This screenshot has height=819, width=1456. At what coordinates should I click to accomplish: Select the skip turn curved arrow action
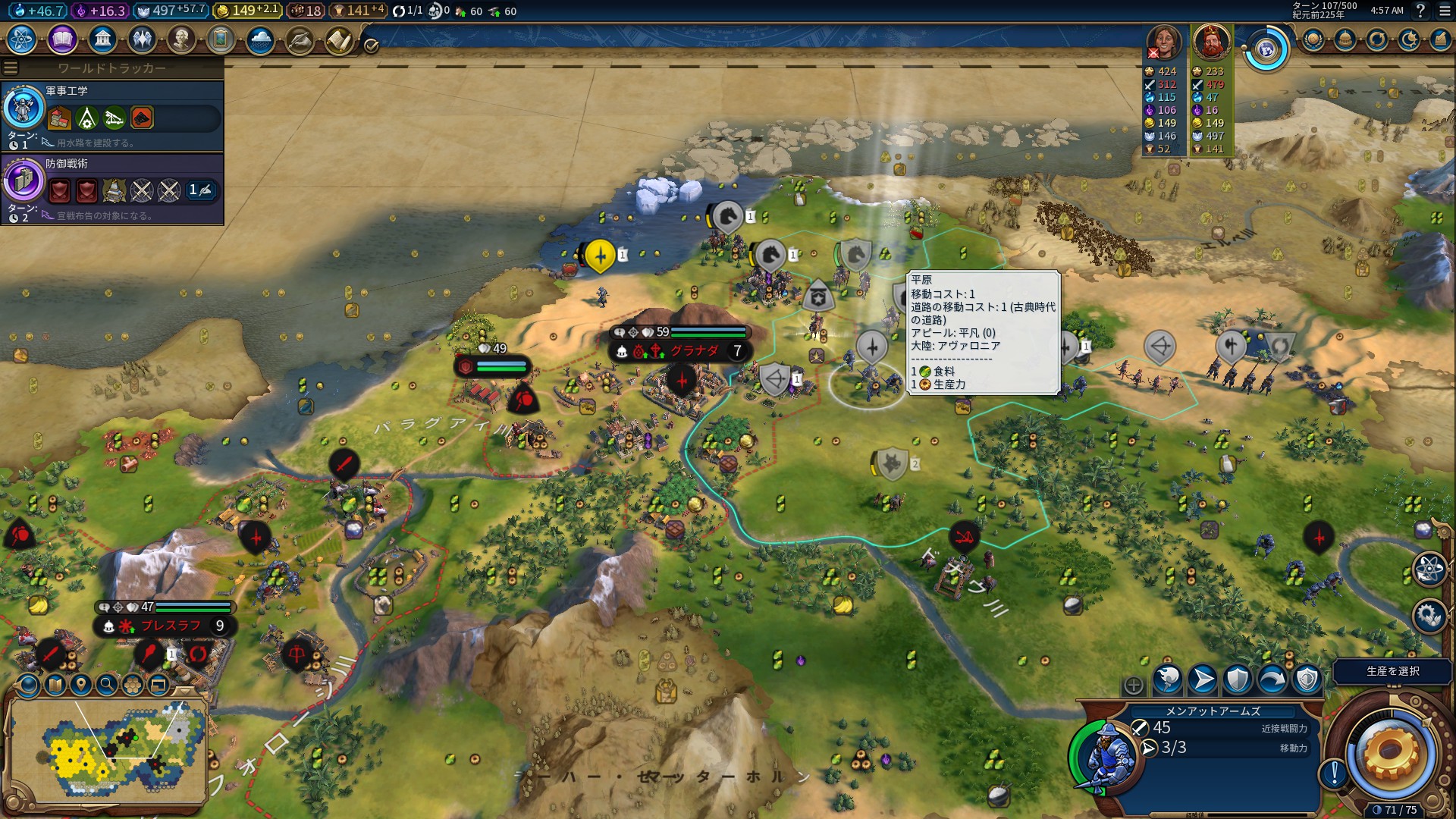[x=1272, y=680]
